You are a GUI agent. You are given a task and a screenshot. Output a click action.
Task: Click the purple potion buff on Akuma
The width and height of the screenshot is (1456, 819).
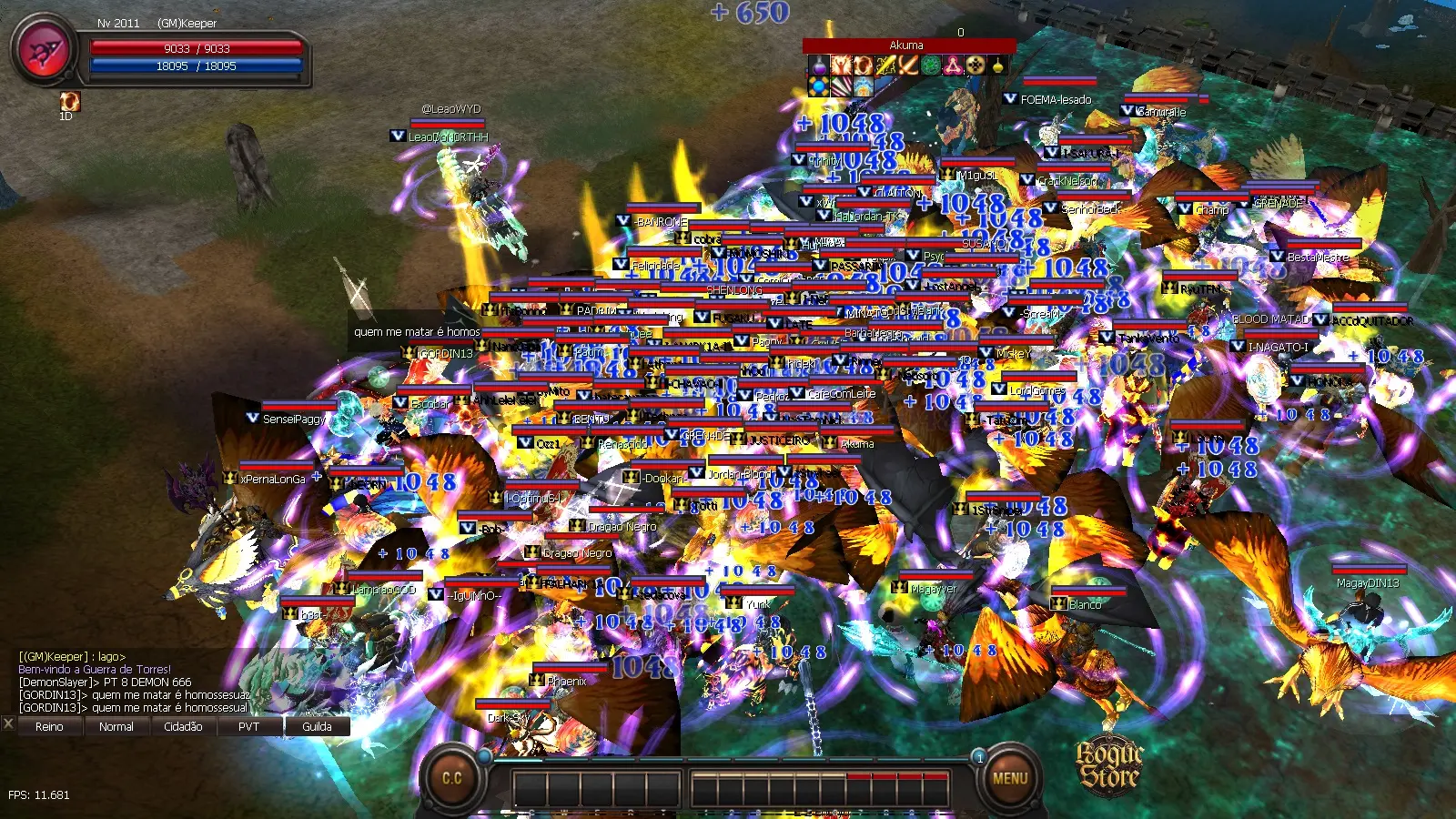[x=818, y=66]
